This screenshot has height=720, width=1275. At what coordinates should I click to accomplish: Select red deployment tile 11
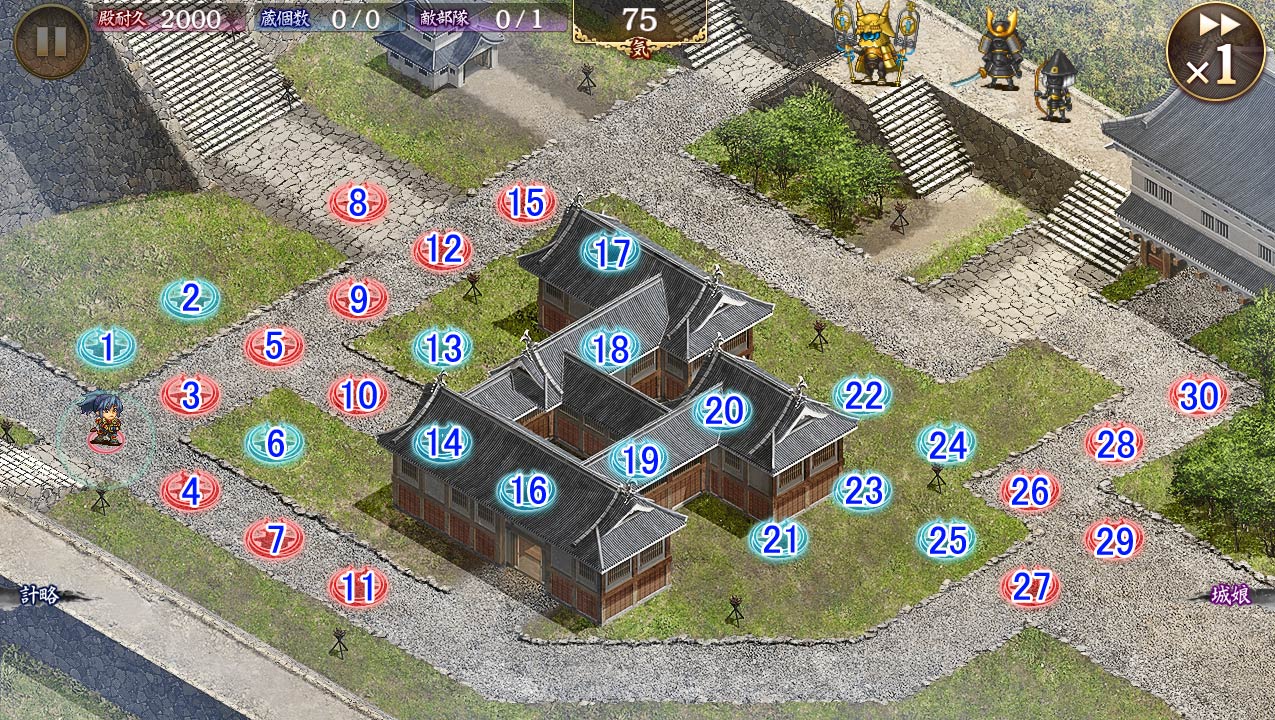pos(358,587)
